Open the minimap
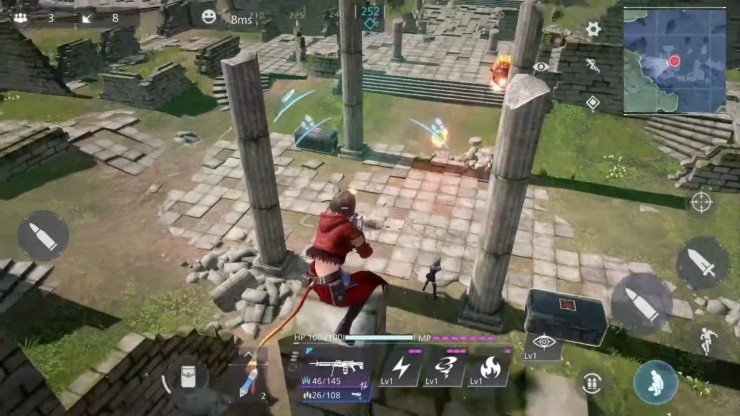This screenshot has width=740, height=416. (674, 60)
